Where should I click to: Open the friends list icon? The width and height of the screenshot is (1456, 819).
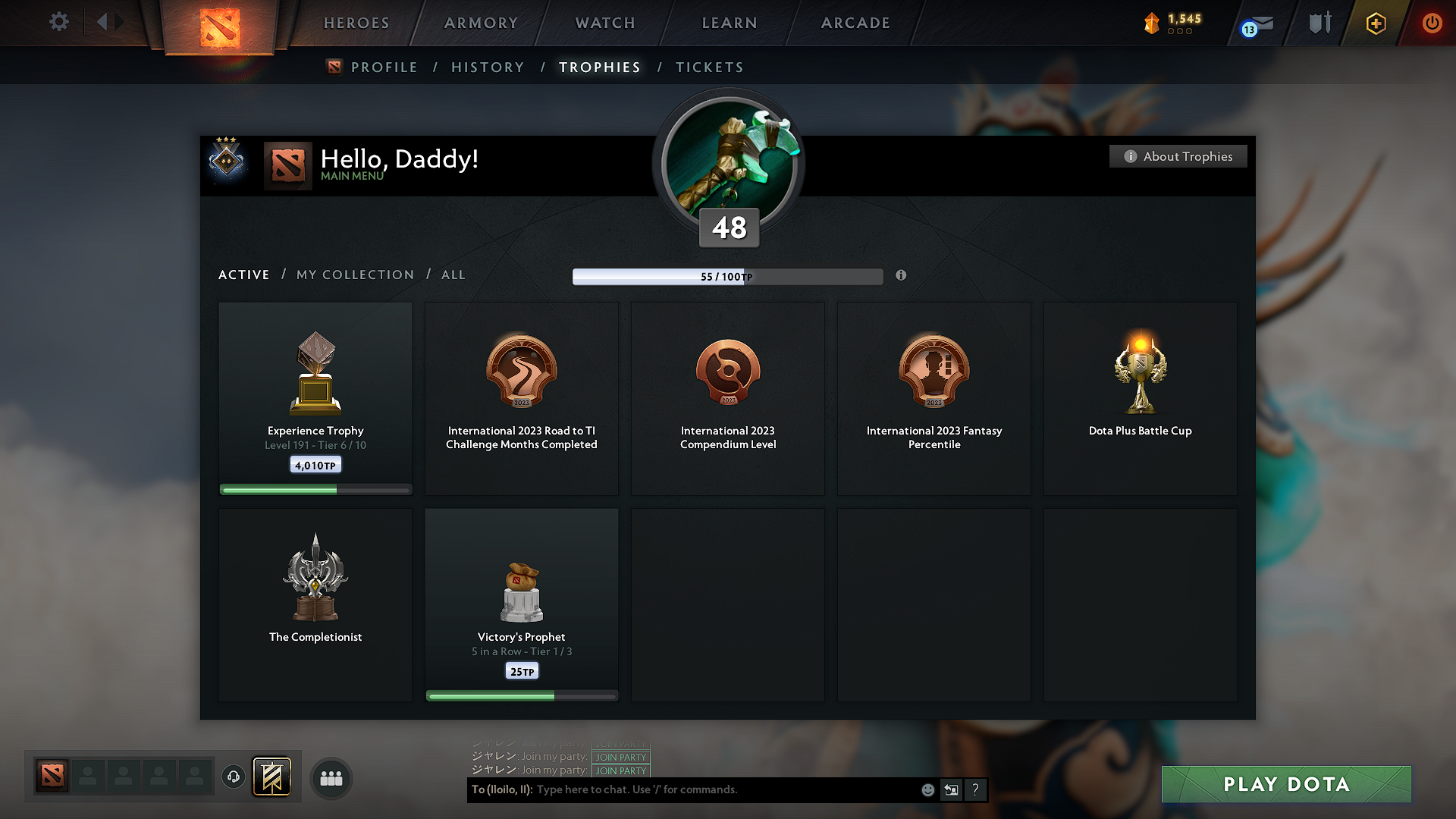coord(330,778)
